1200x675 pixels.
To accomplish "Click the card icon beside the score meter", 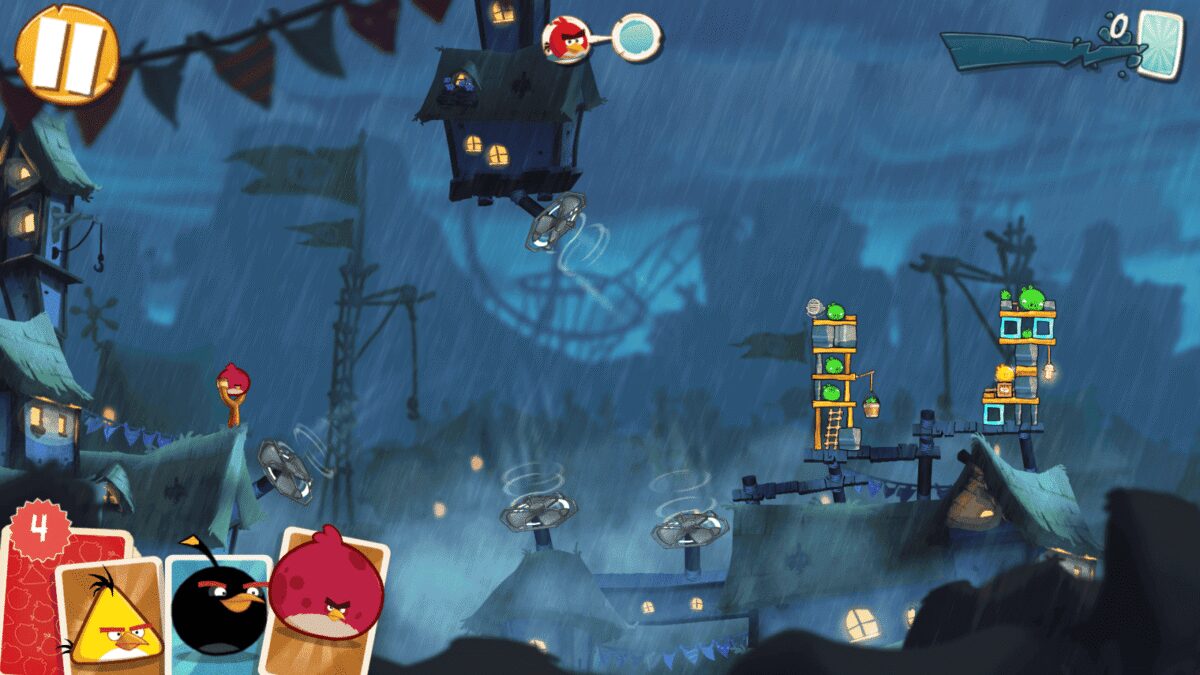I will tap(1160, 44).
